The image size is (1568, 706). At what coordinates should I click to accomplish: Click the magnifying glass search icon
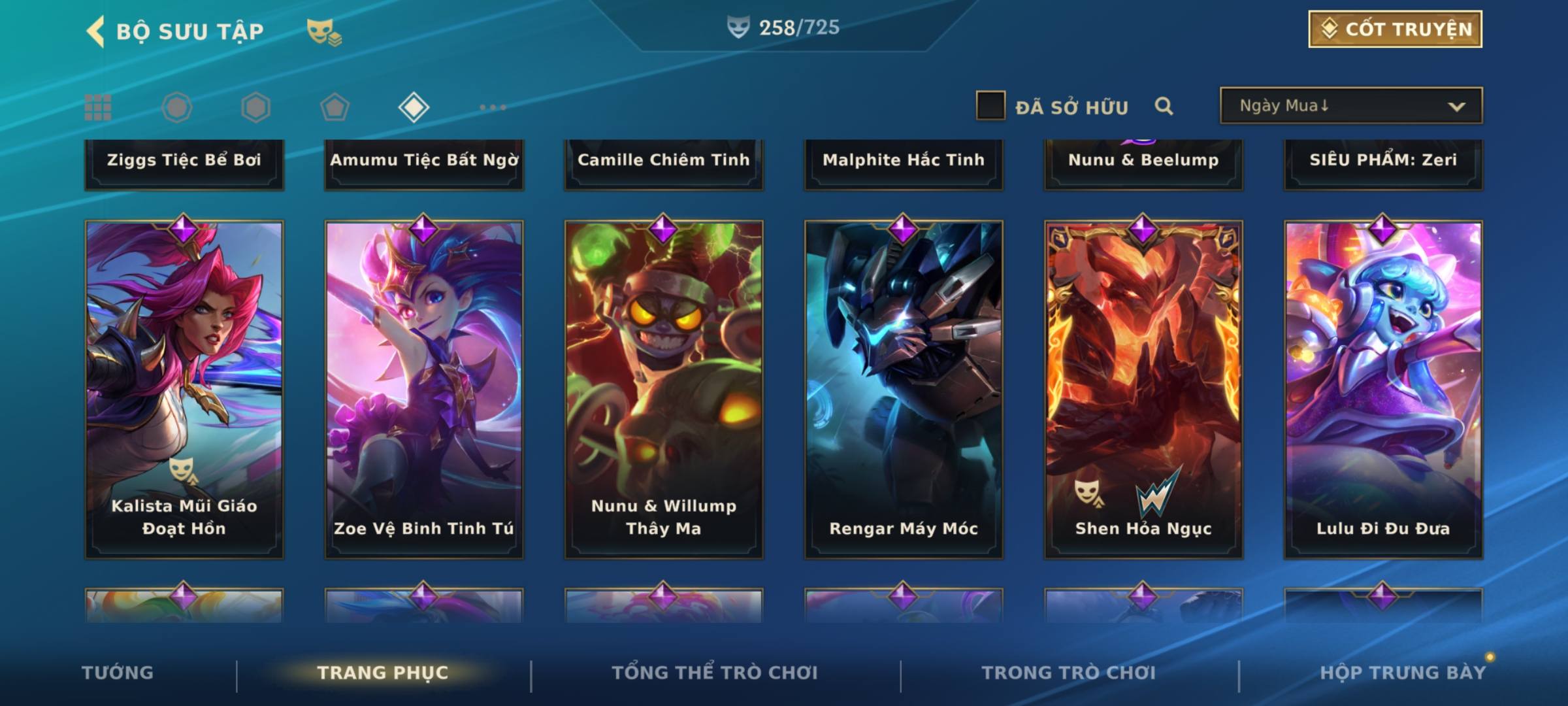[1164, 106]
